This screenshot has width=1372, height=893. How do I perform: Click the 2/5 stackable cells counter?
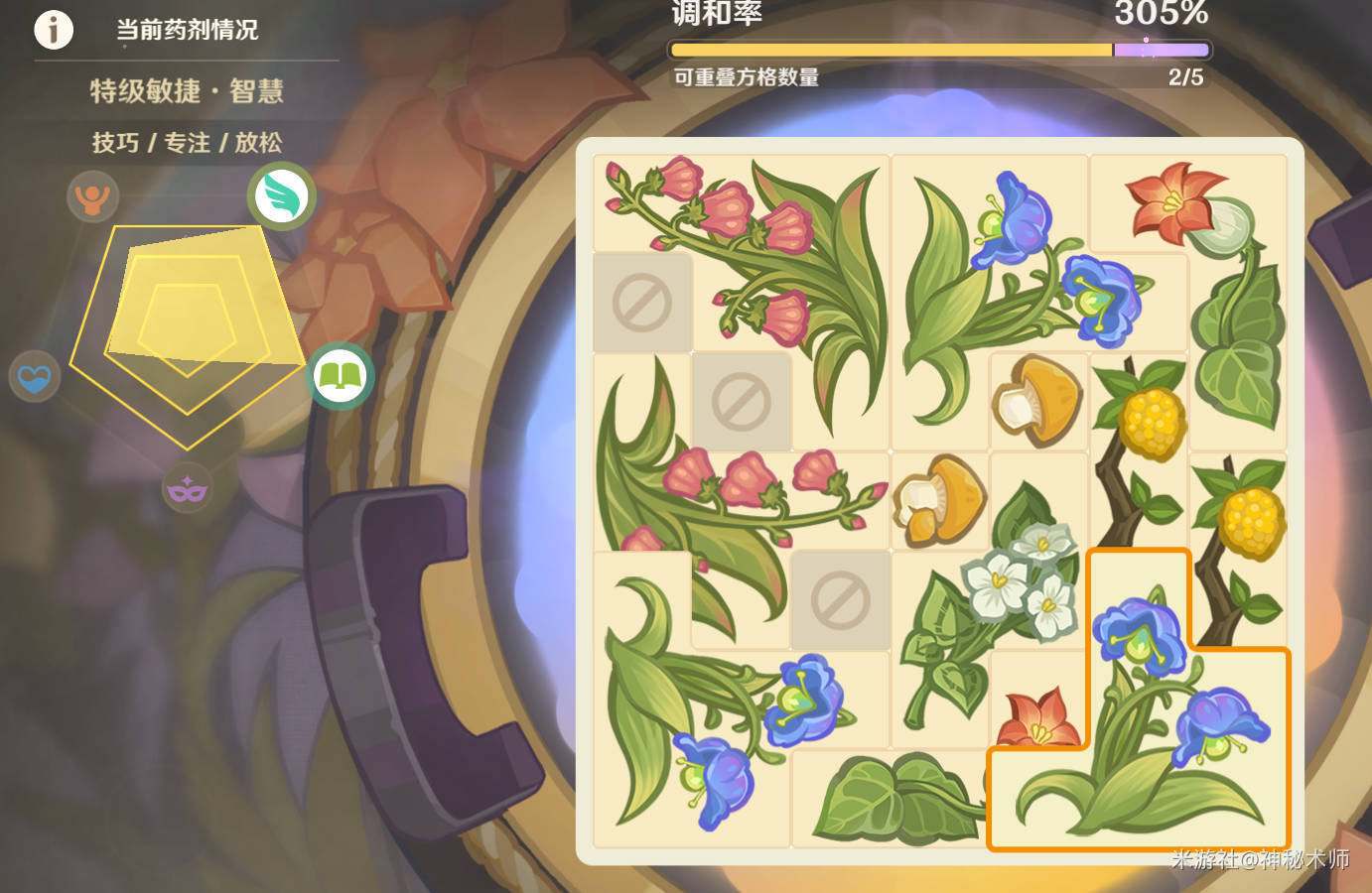(1184, 77)
